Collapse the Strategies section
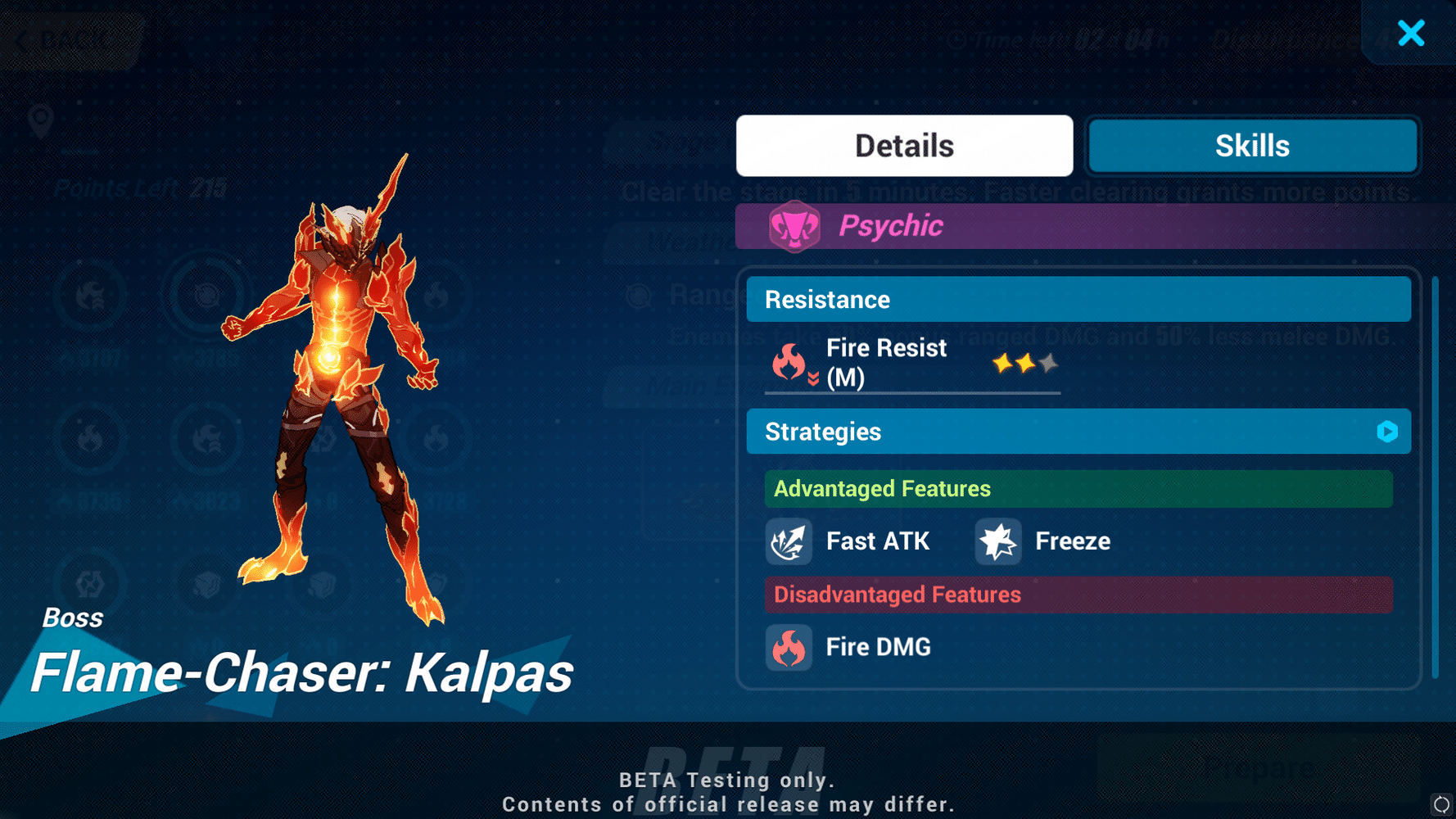 tap(1078, 432)
